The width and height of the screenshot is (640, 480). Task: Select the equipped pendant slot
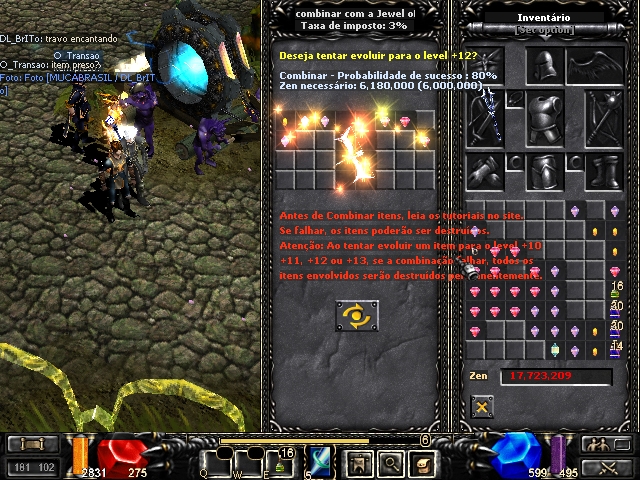514,98
